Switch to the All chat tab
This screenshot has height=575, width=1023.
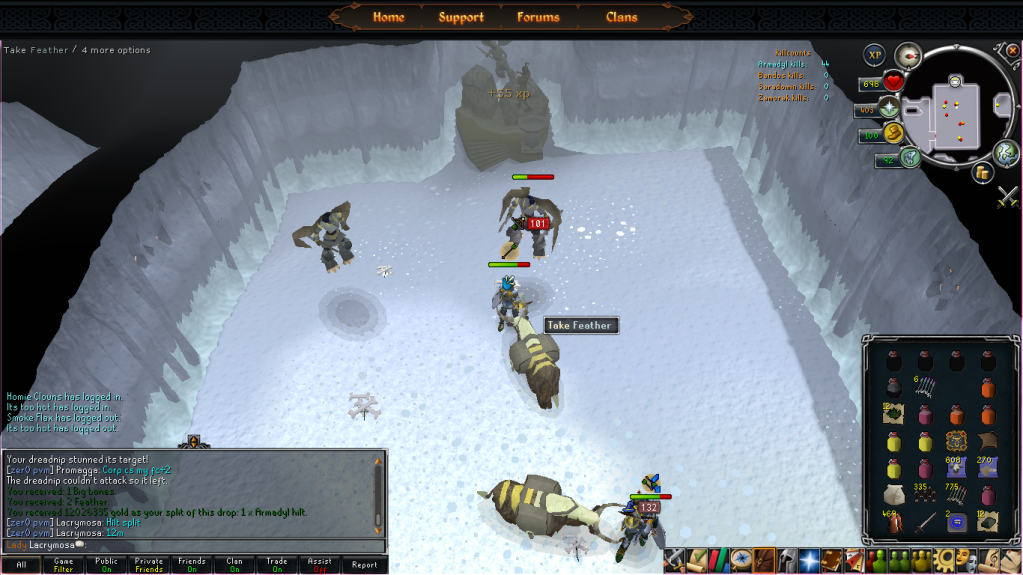[21, 565]
